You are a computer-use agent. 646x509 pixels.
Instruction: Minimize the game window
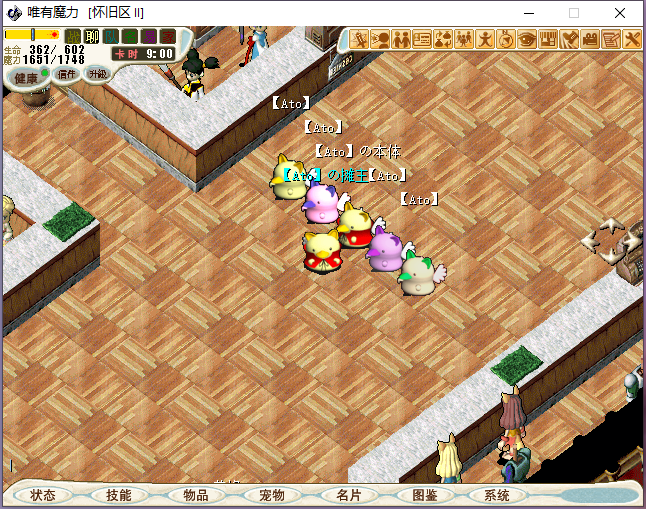(x=526, y=13)
